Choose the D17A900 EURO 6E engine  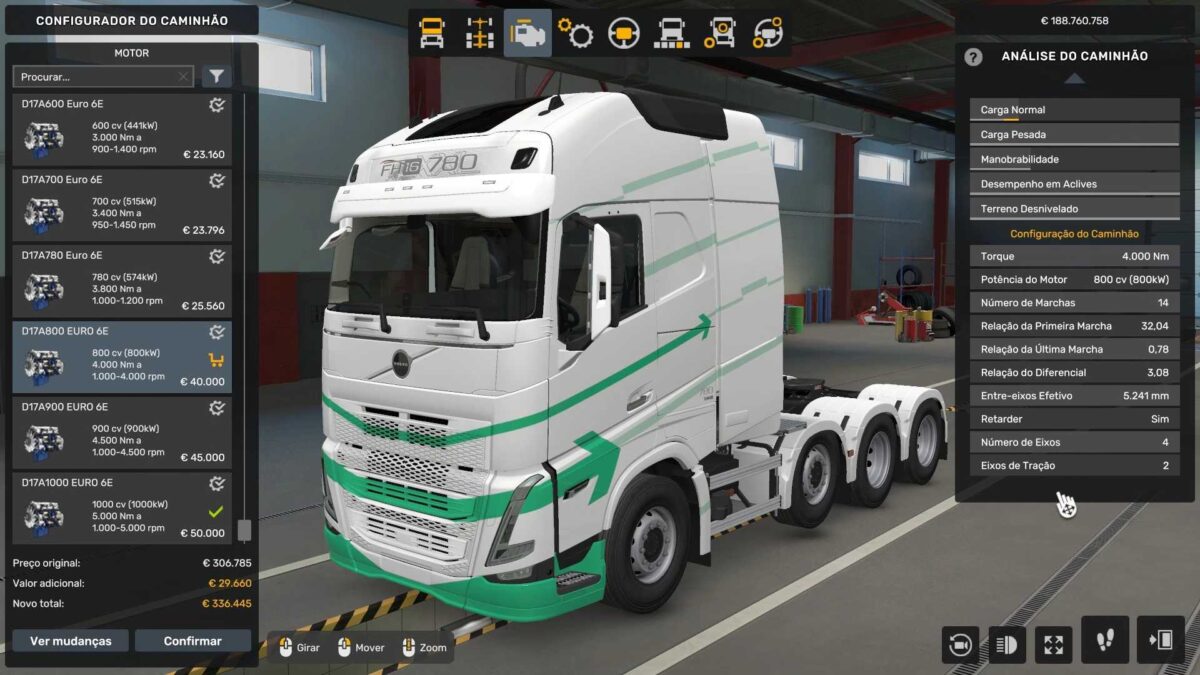click(x=121, y=433)
